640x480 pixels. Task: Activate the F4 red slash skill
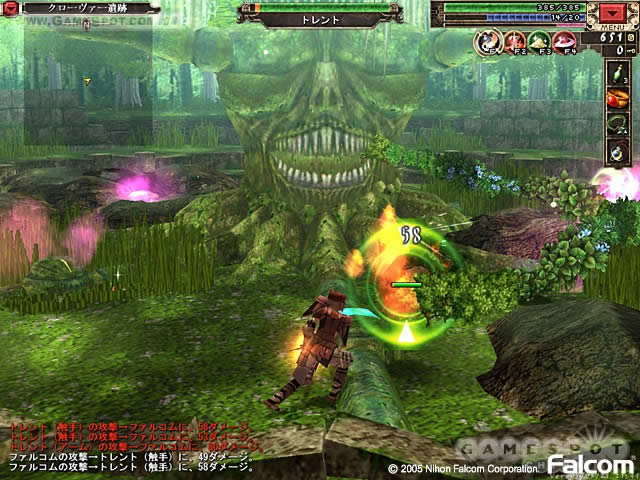pyautogui.click(x=566, y=41)
